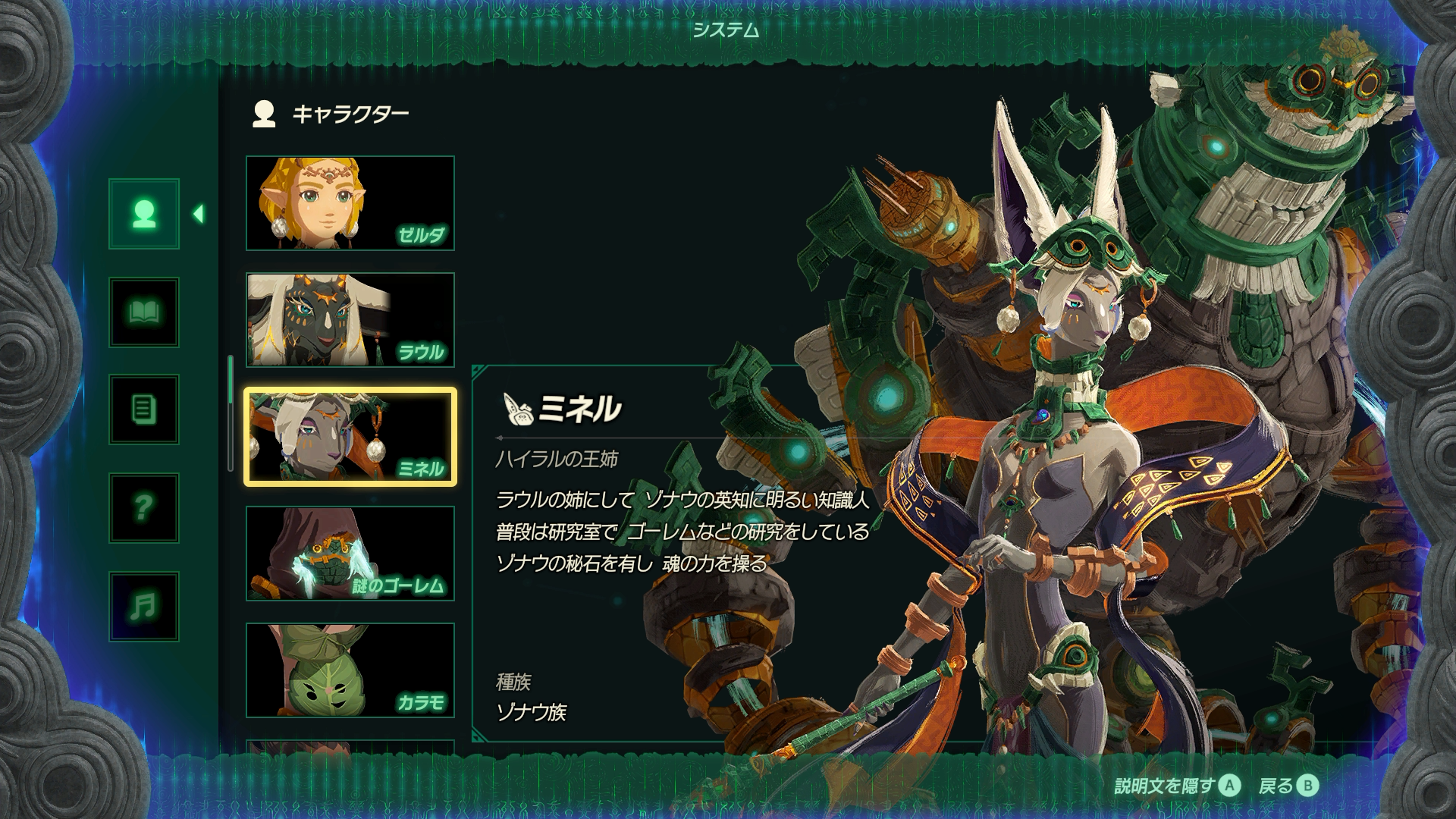This screenshot has height=819, width=1456.
Task: Select the Zelda (ゼルダ) character entry
Action: 350,203
